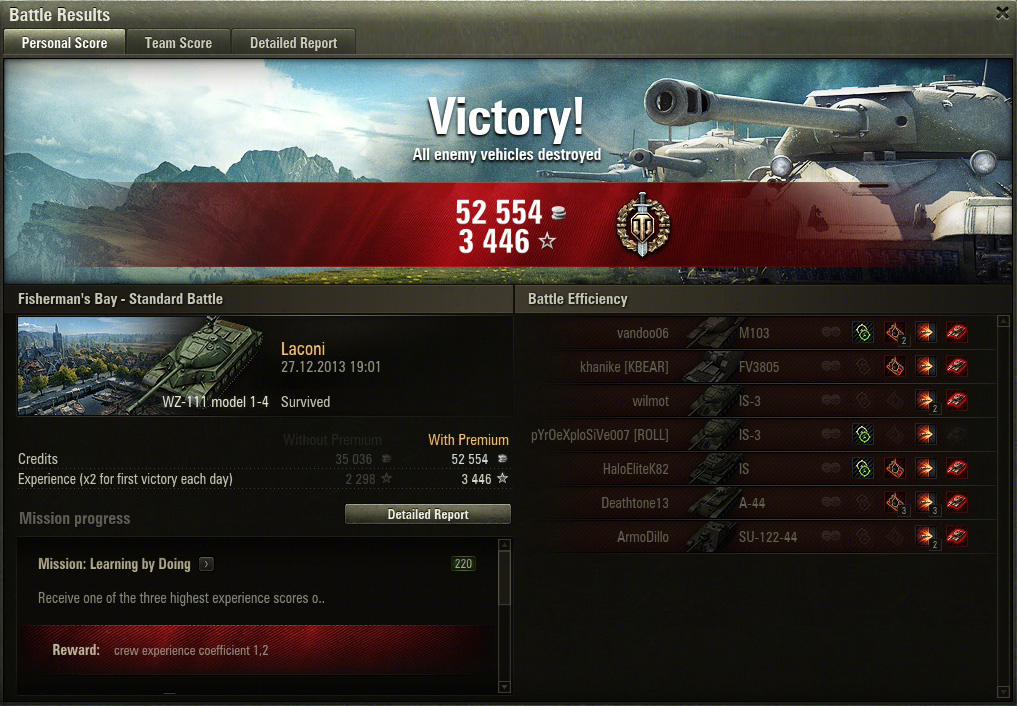Image resolution: width=1017 pixels, height=706 pixels.
Task: Open the Detailed Report tab
Action: [293, 43]
